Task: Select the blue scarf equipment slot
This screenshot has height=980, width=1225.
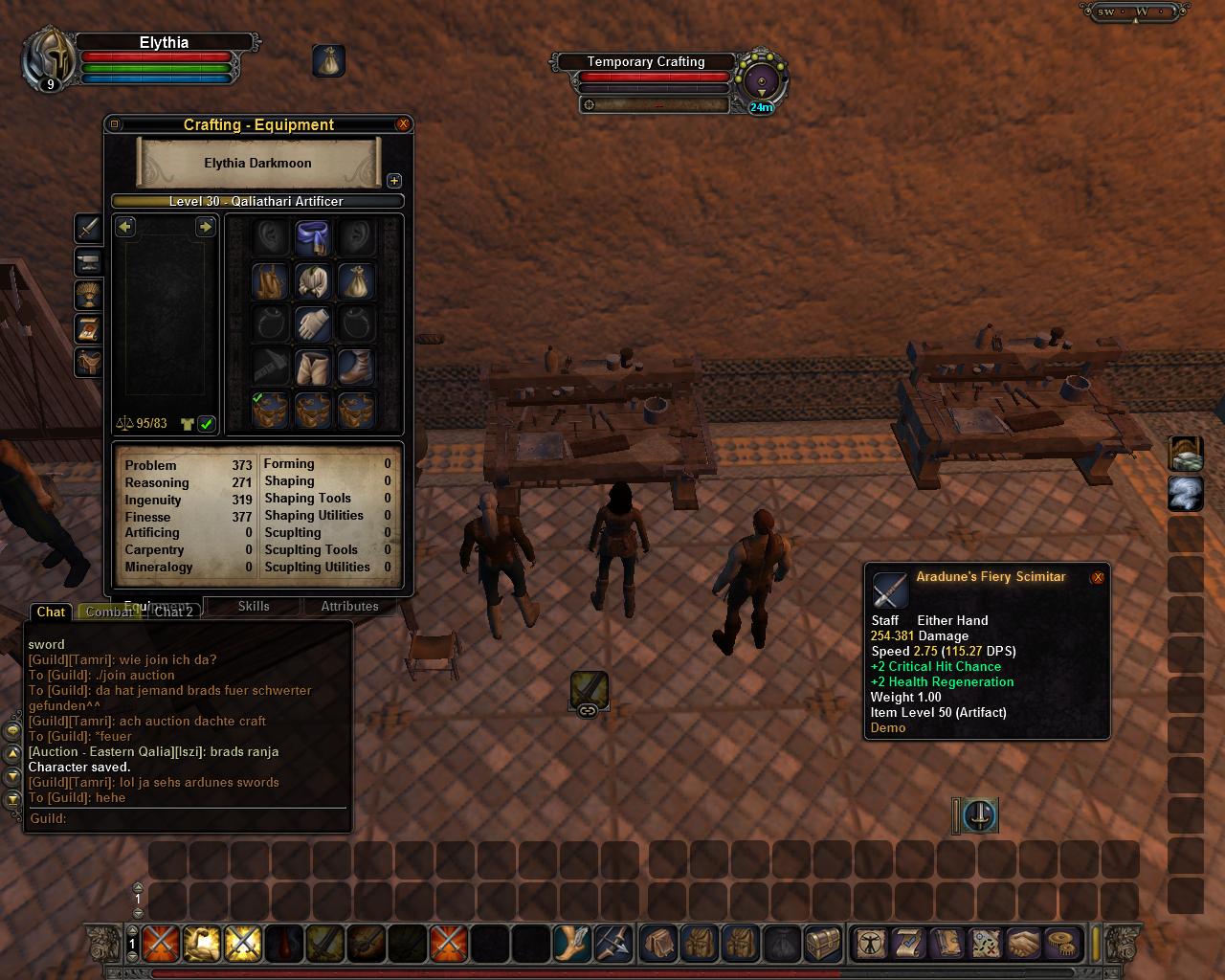Action: tap(313, 237)
